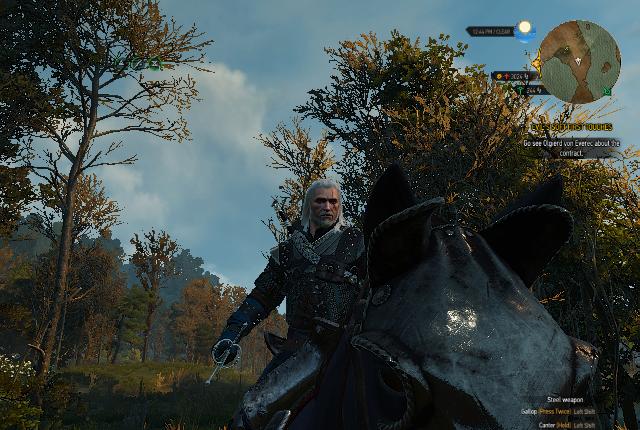Select the Evil's Soft First Touches quest tracker
The image size is (640, 430).
[571, 127]
